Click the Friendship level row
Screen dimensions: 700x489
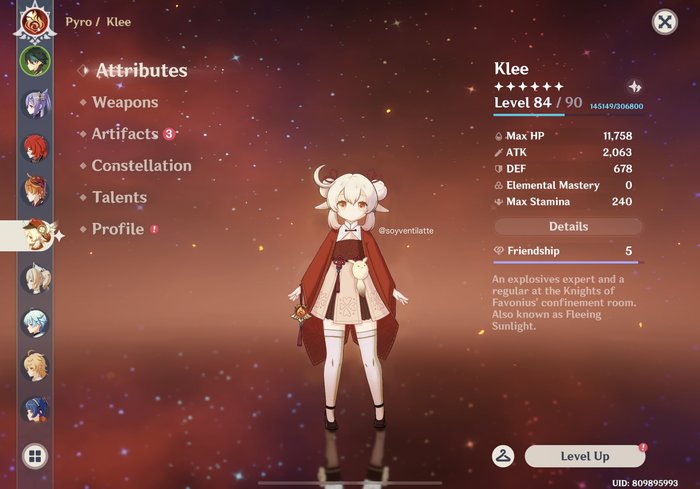point(567,251)
